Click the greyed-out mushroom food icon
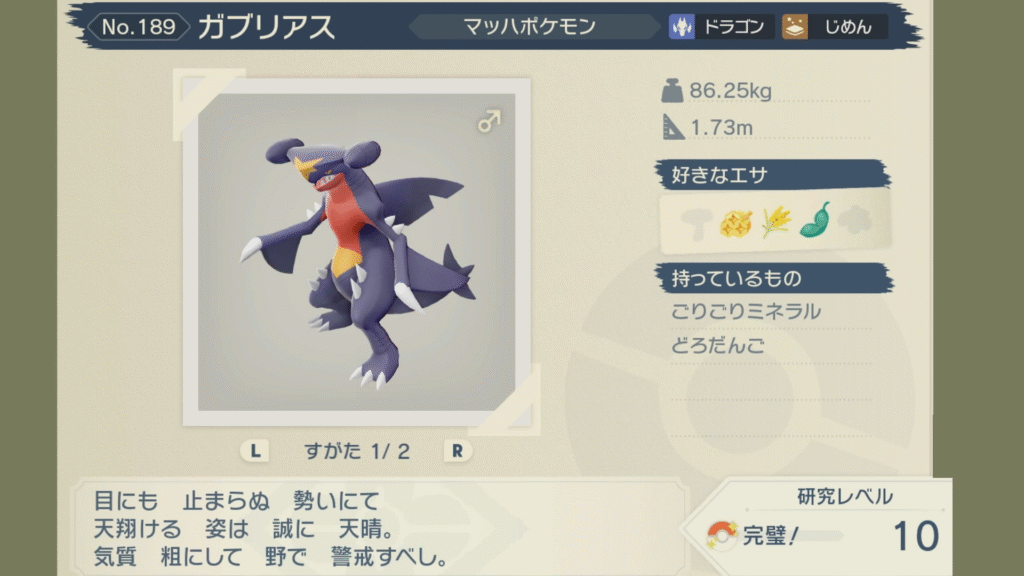 pos(693,222)
